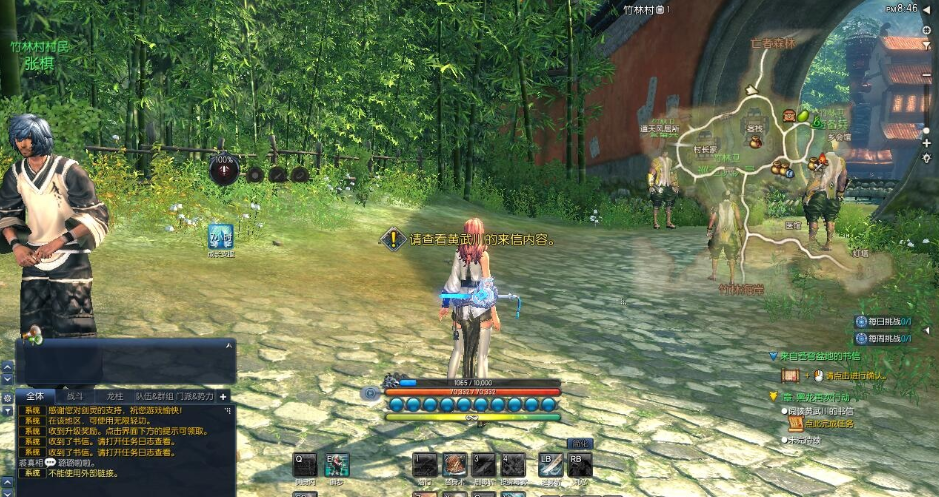This screenshot has width=939, height=497.
Task: Open the 战斗 chat tab
Action: (75, 396)
